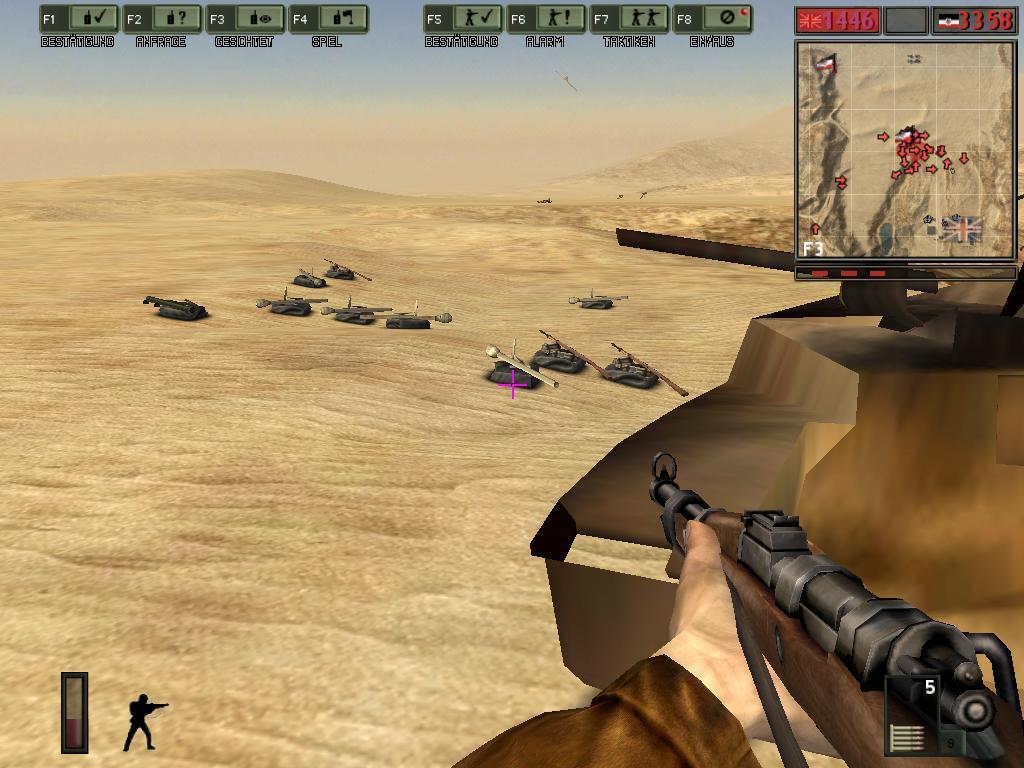
Task: Select the British flag control point on minimap
Action: [x=961, y=229]
